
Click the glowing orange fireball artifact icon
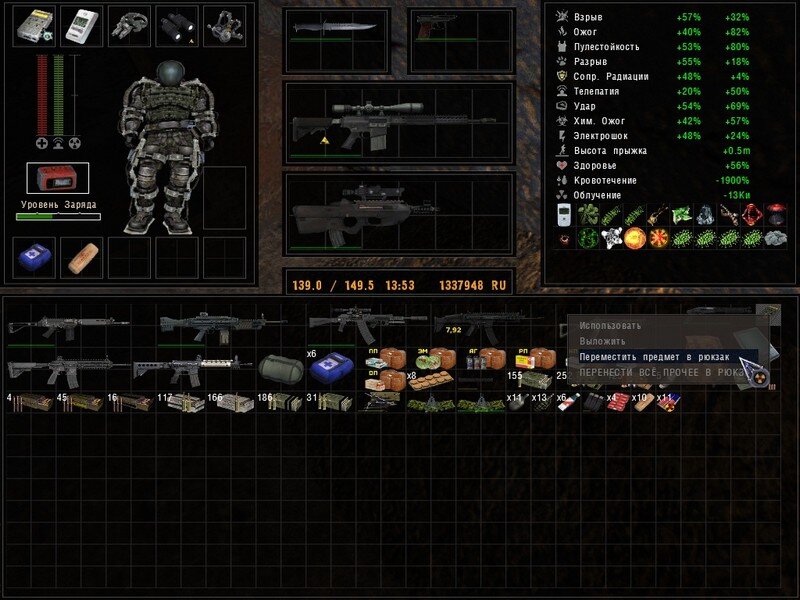634,239
